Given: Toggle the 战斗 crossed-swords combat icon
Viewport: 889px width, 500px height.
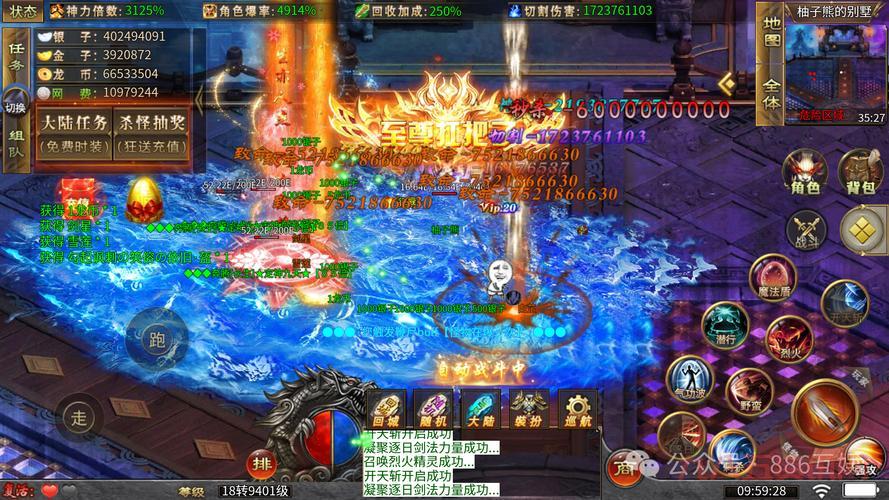Looking at the screenshot, I should click(x=805, y=229).
